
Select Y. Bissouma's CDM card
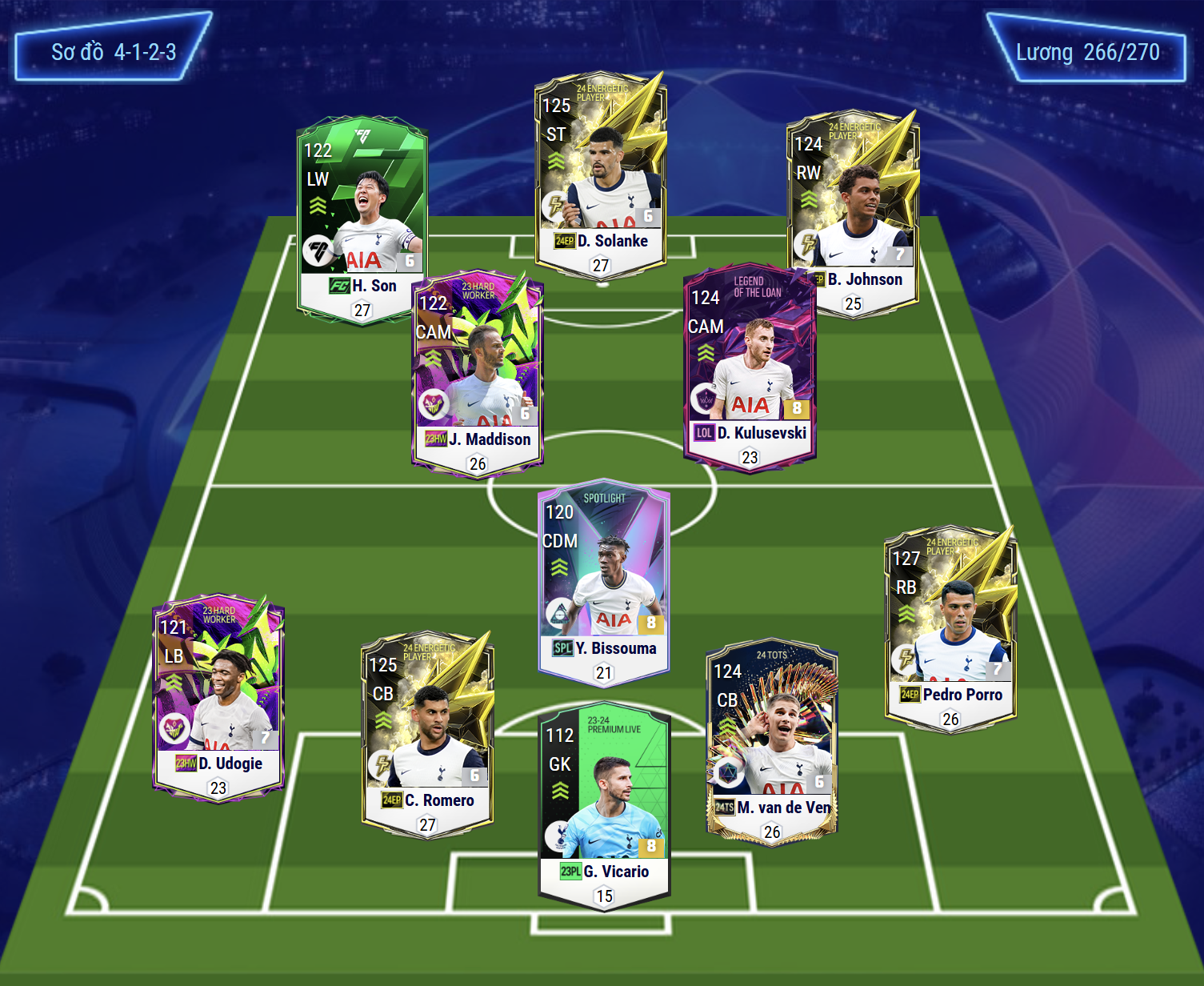click(x=604, y=584)
